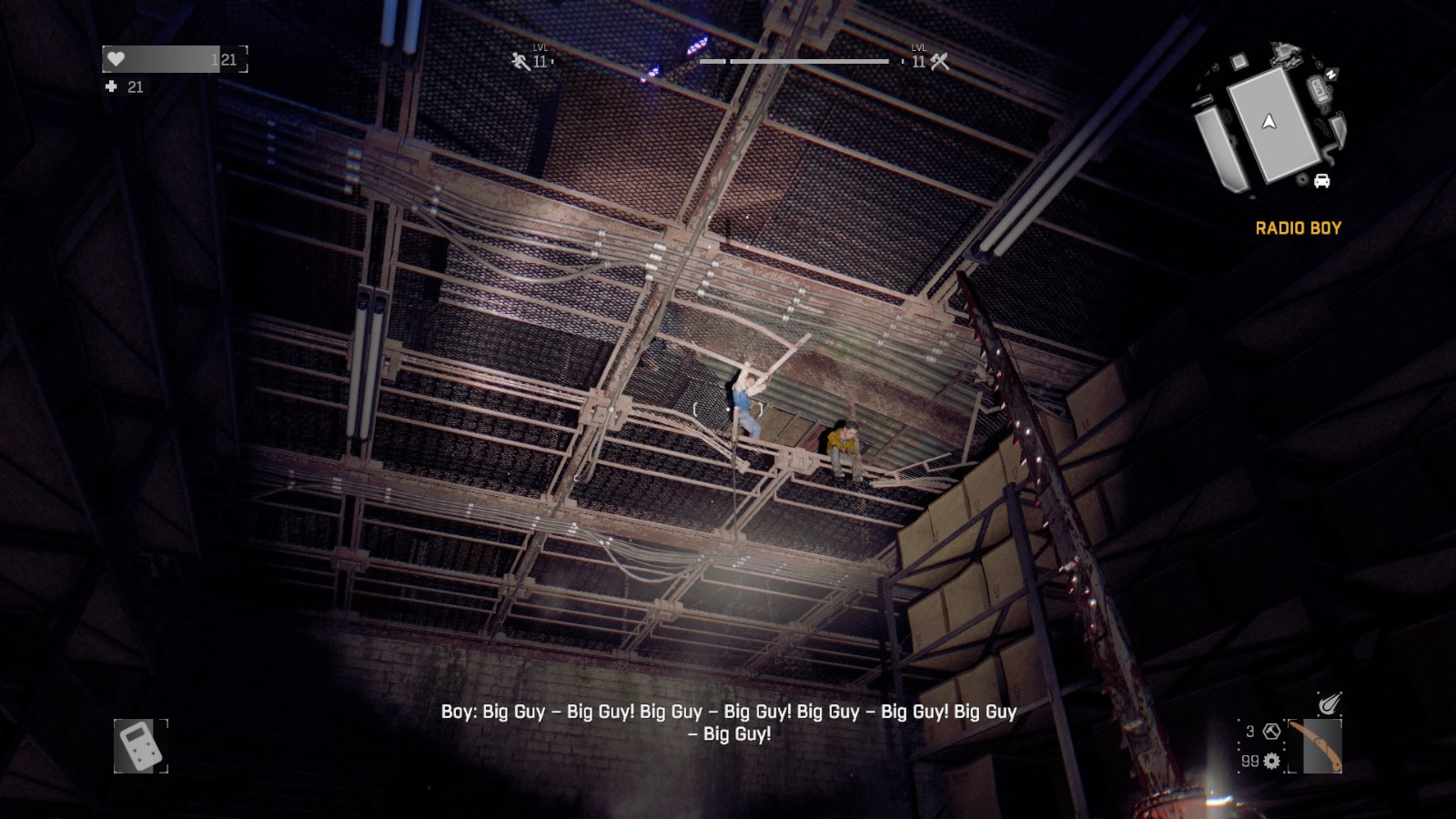Toggle the health bar display

click(173, 56)
